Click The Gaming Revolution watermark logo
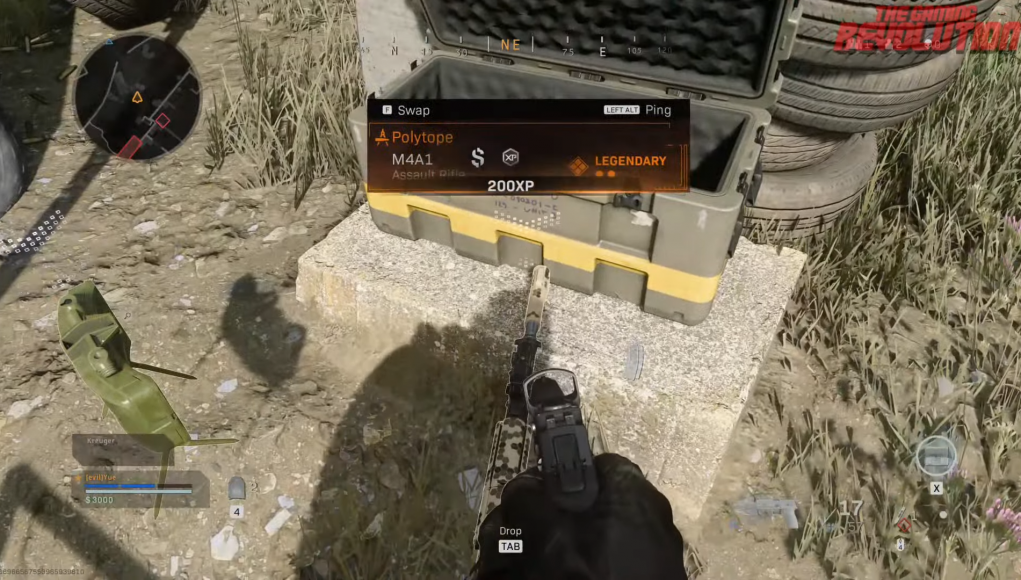Screen dimensions: 1021x580 (926, 29)
